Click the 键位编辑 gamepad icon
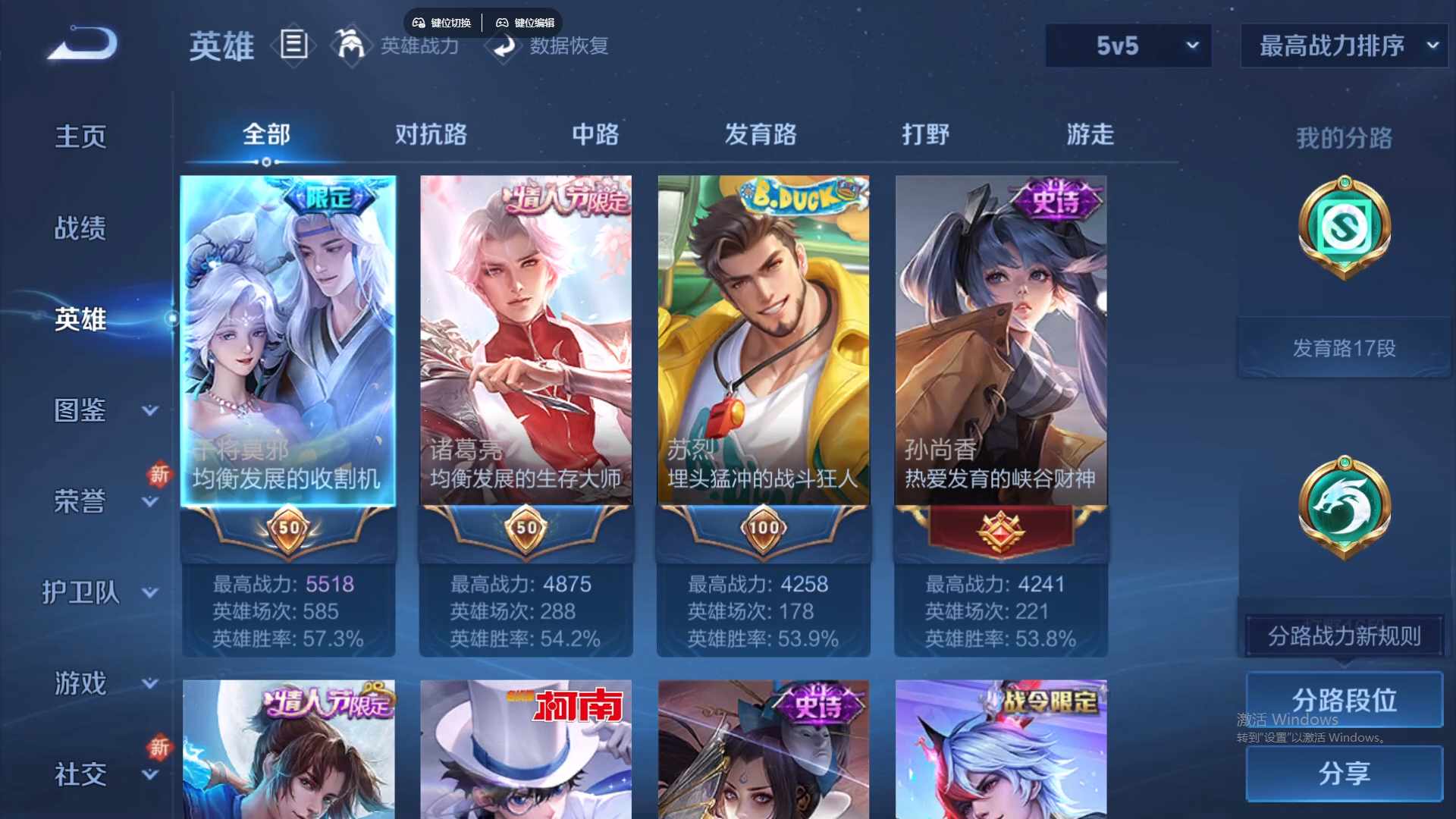Viewport: 1456px width, 819px height. [x=503, y=22]
